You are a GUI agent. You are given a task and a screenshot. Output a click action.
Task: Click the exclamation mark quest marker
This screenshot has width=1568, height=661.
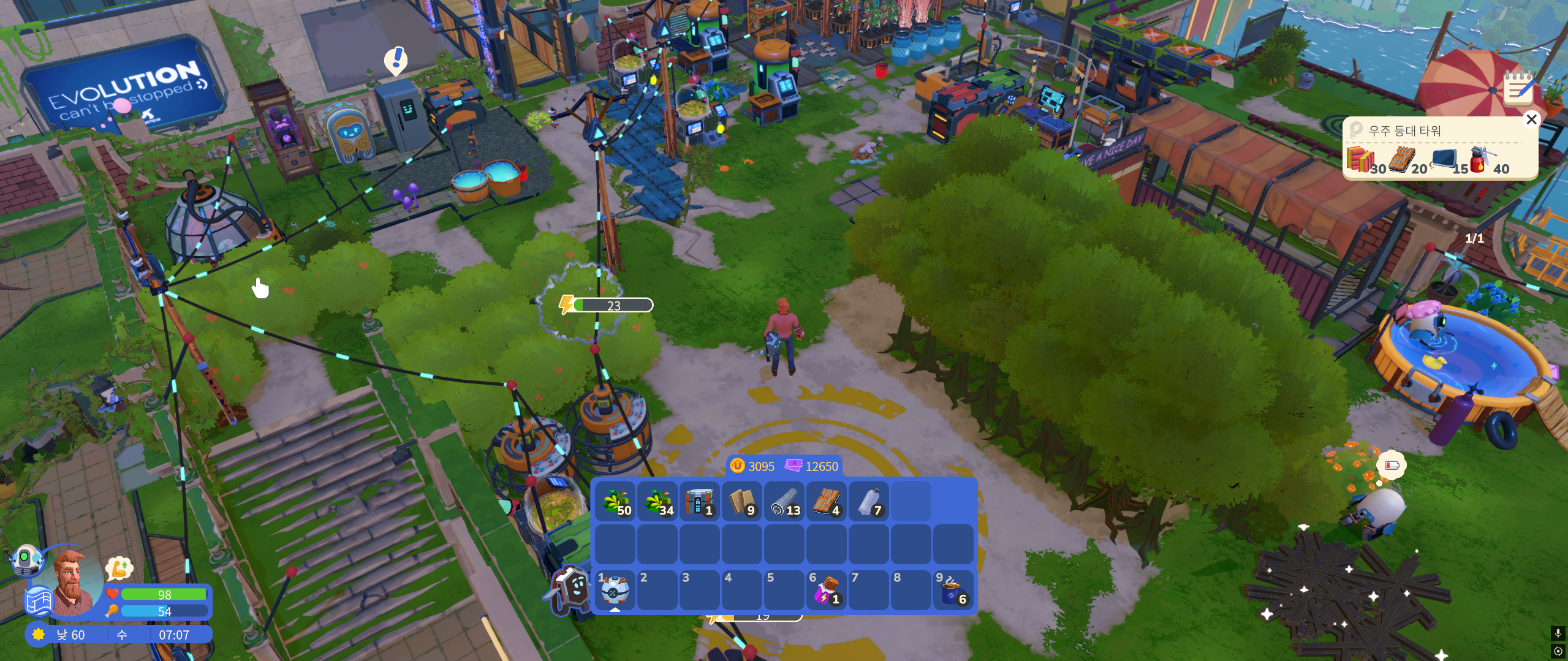[x=396, y=59]
